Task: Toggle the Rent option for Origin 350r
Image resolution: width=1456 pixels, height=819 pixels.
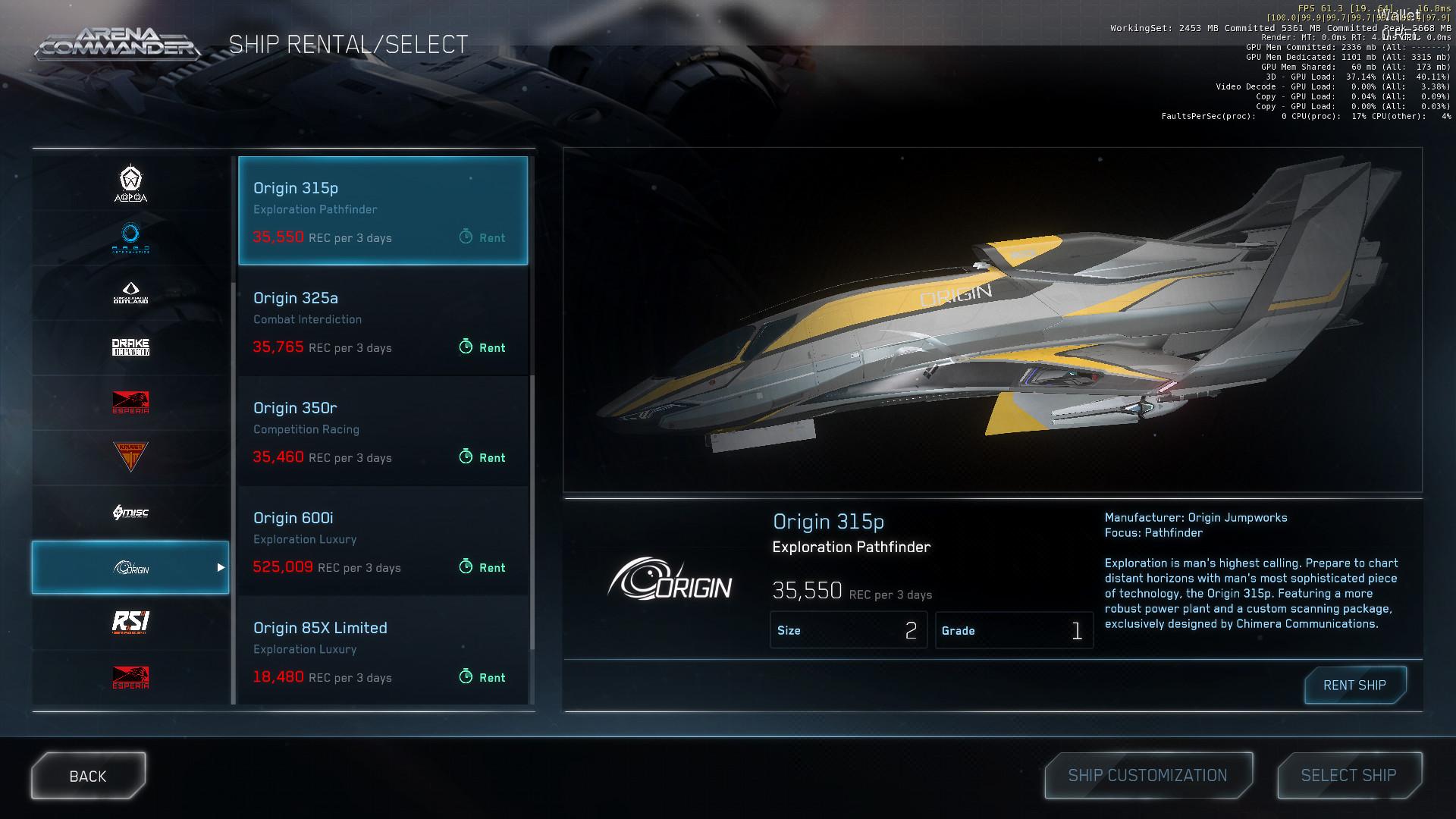Action: (x=482, y=457)
